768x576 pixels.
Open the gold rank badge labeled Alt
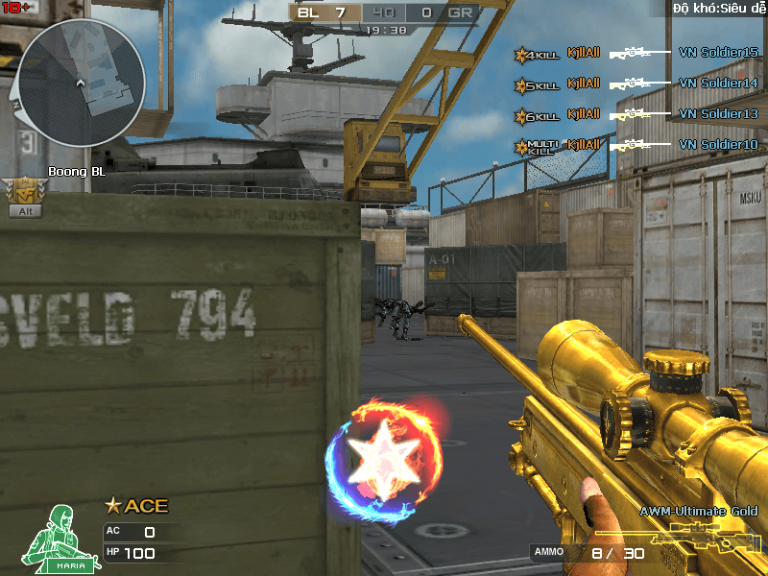[21, 196]
